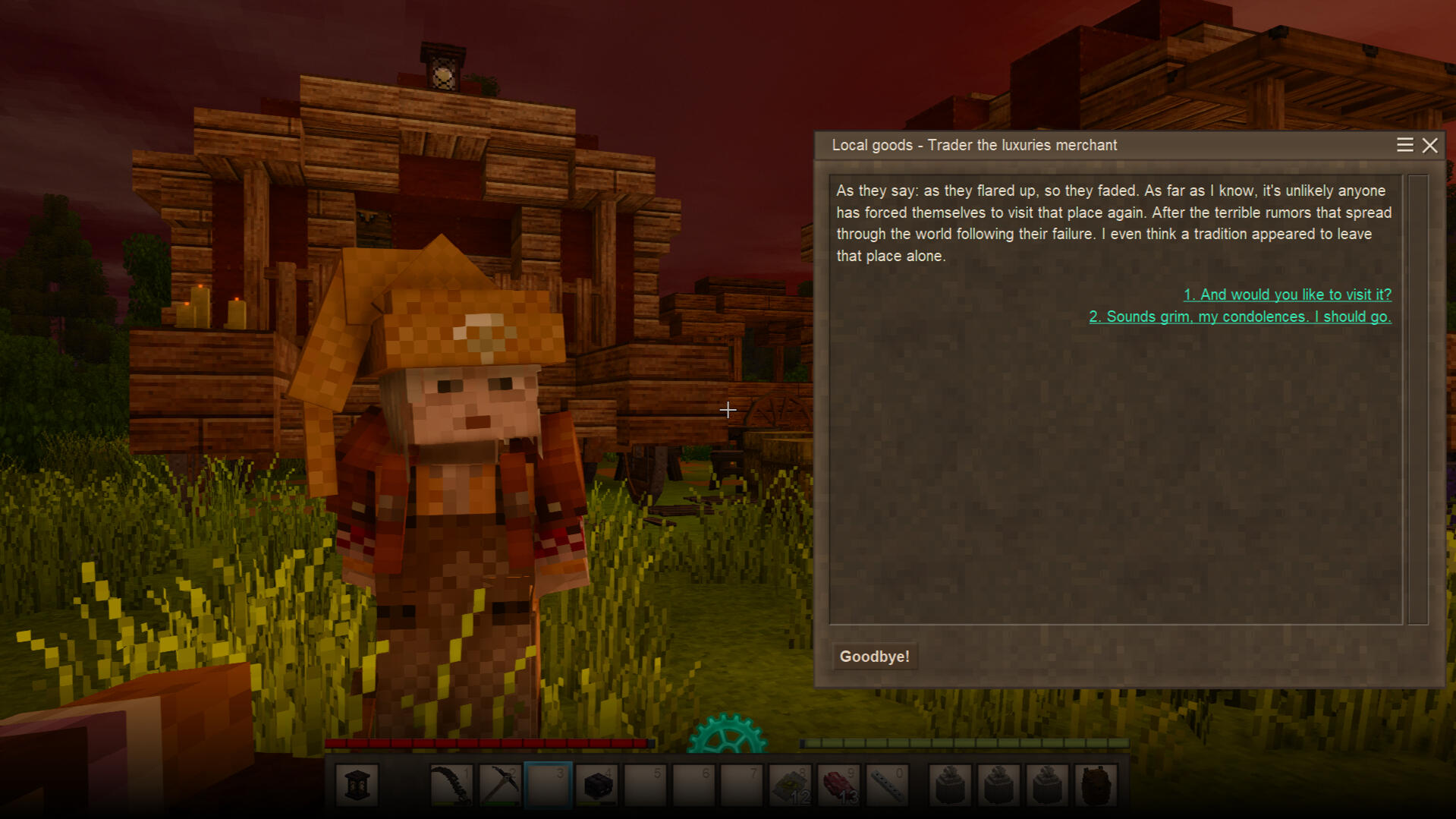Click the lantern offhand slot

pos(357,785)
